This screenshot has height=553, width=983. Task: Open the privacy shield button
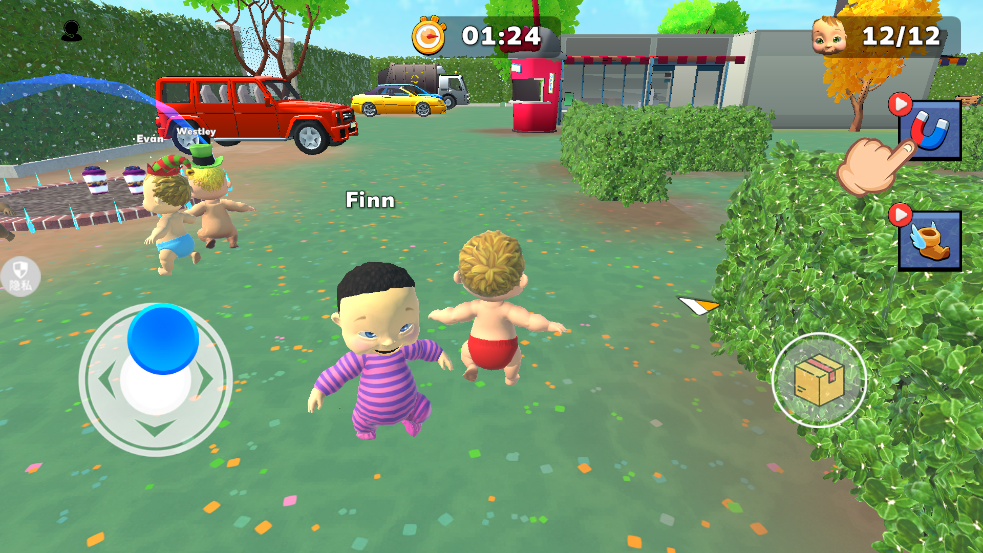pos(20,276)
